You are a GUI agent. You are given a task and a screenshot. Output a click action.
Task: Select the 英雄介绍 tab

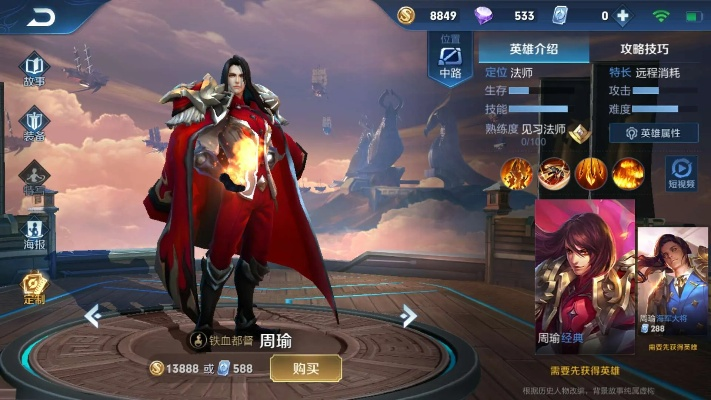click(533, 48)
